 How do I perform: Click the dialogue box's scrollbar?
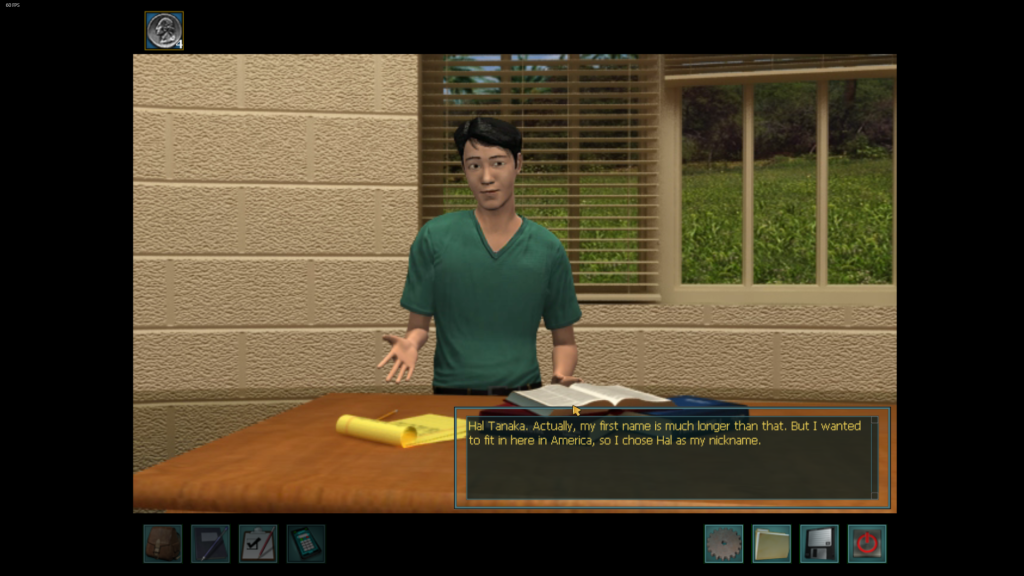click(x=874, y=458)
